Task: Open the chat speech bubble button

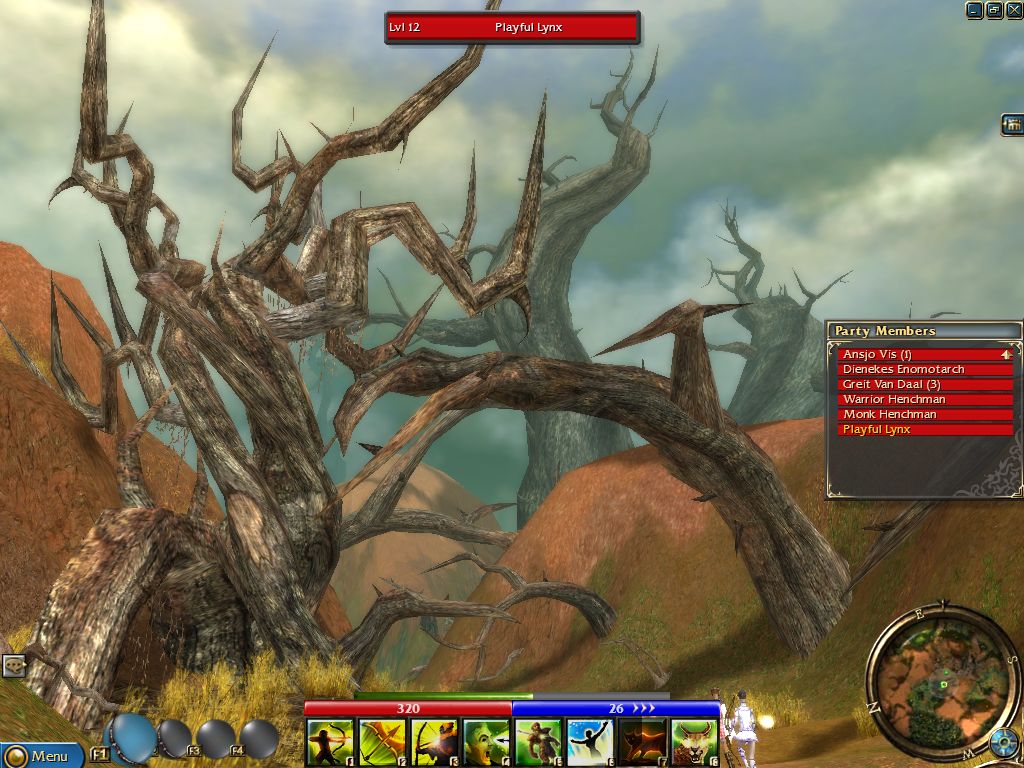Action: pos(13,664)
